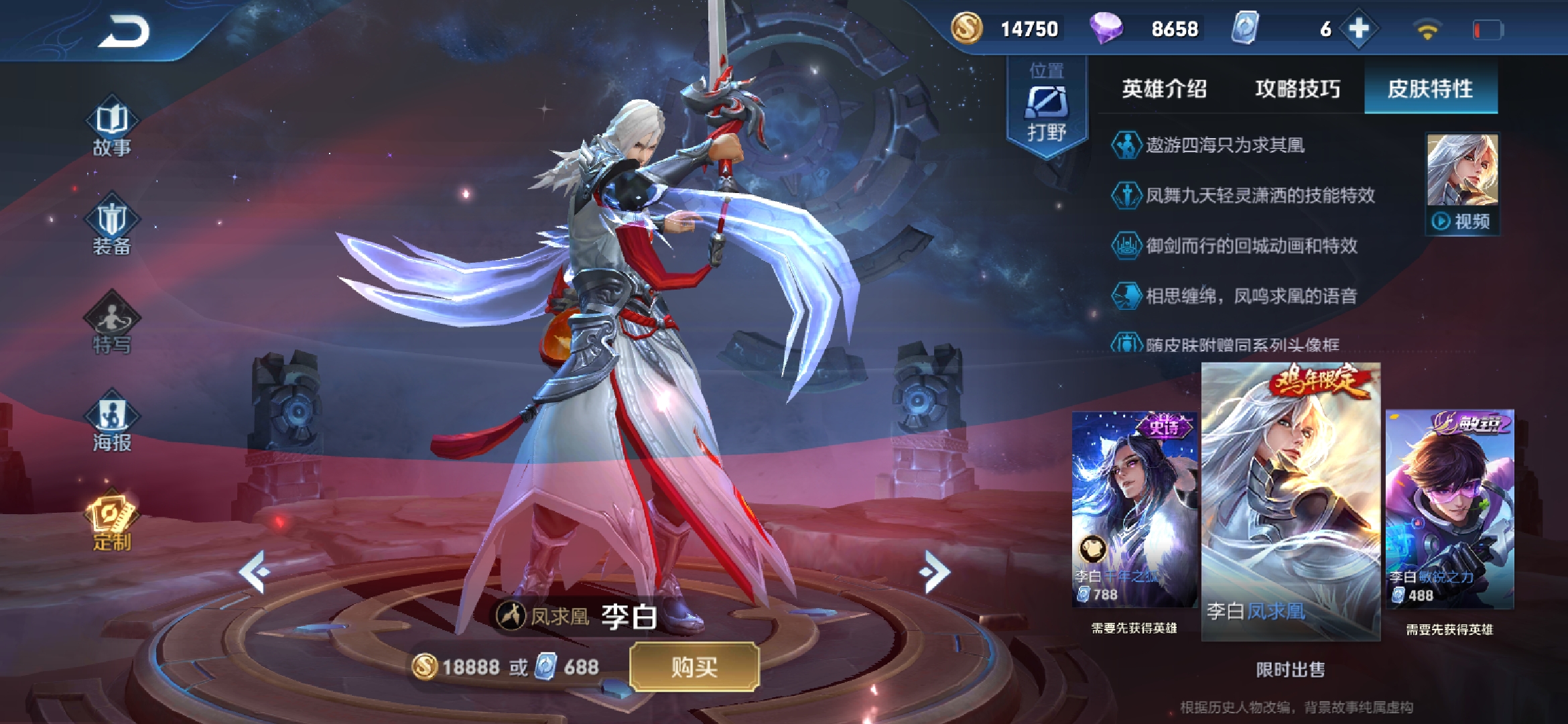This screenshot has width=1568, height=724.
Task: Tap the purple diamond currency icon
Action: (1106, 29)
